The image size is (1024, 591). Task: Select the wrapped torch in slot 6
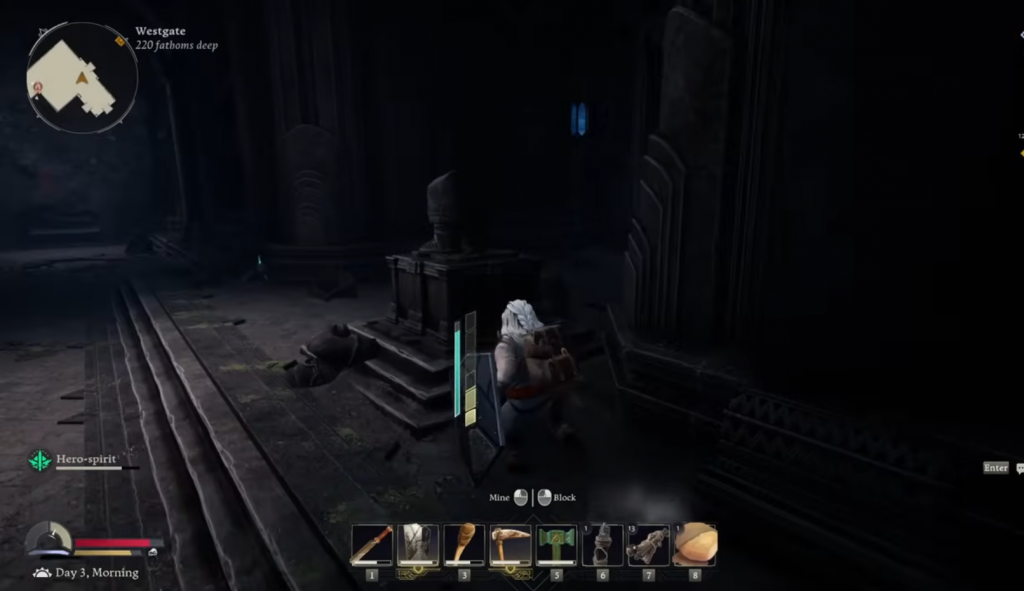(x=602, y=545)
